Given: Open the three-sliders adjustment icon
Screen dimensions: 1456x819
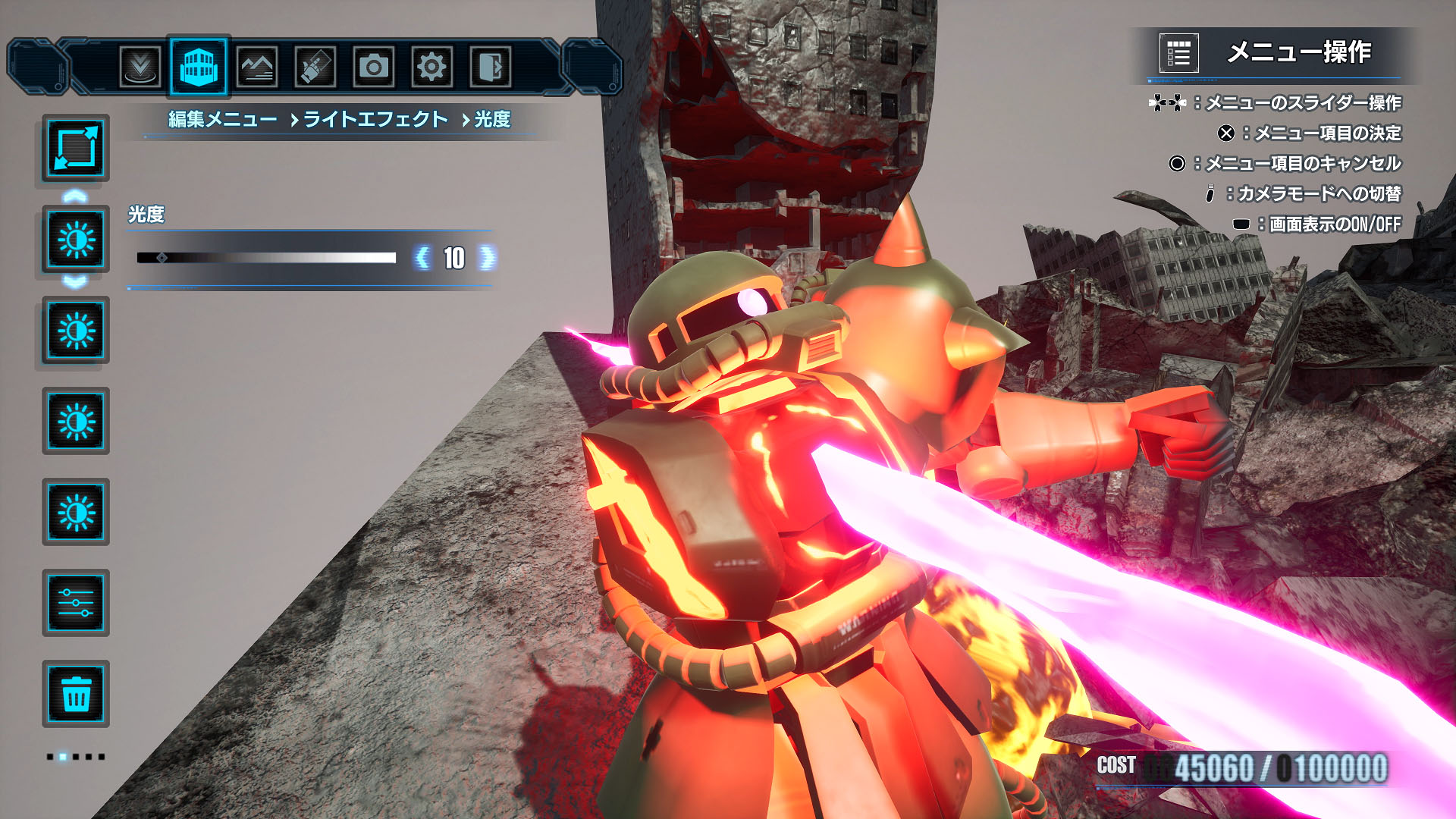Looking at the screenshot, I should coord(76,603).
